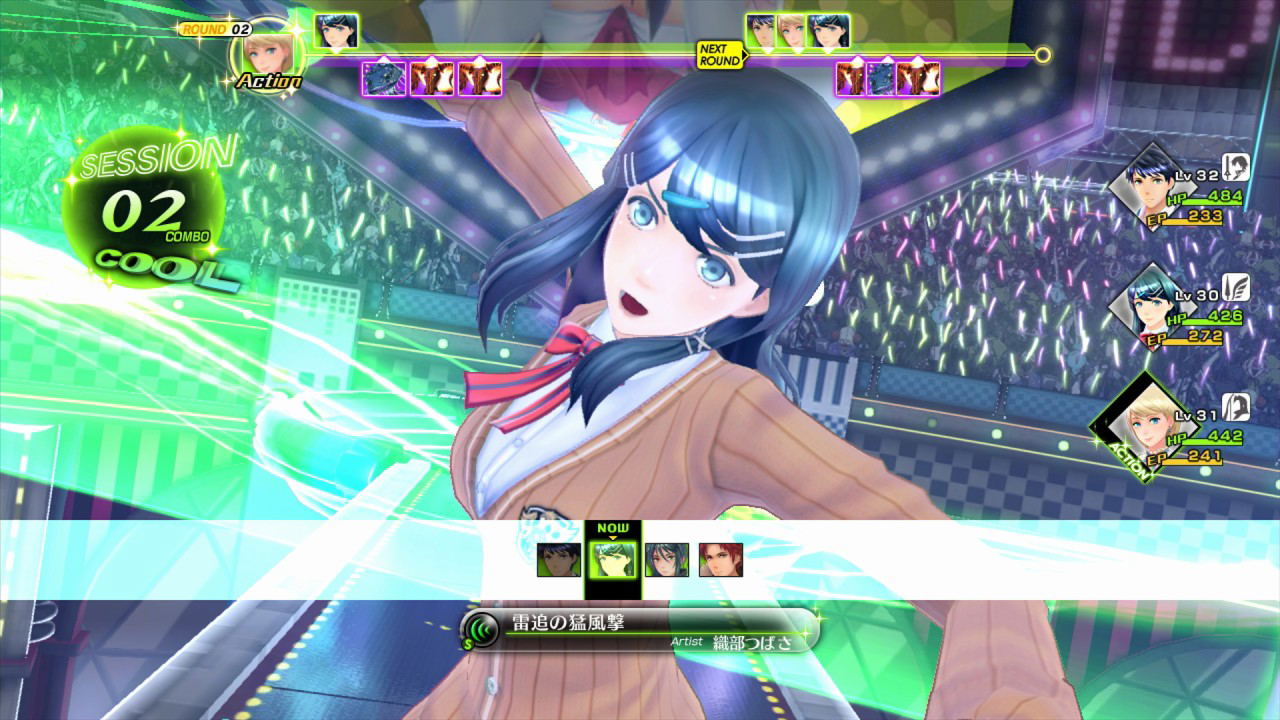Click the winged spear class icon
1280x720 pixels.
(1236, 288)
